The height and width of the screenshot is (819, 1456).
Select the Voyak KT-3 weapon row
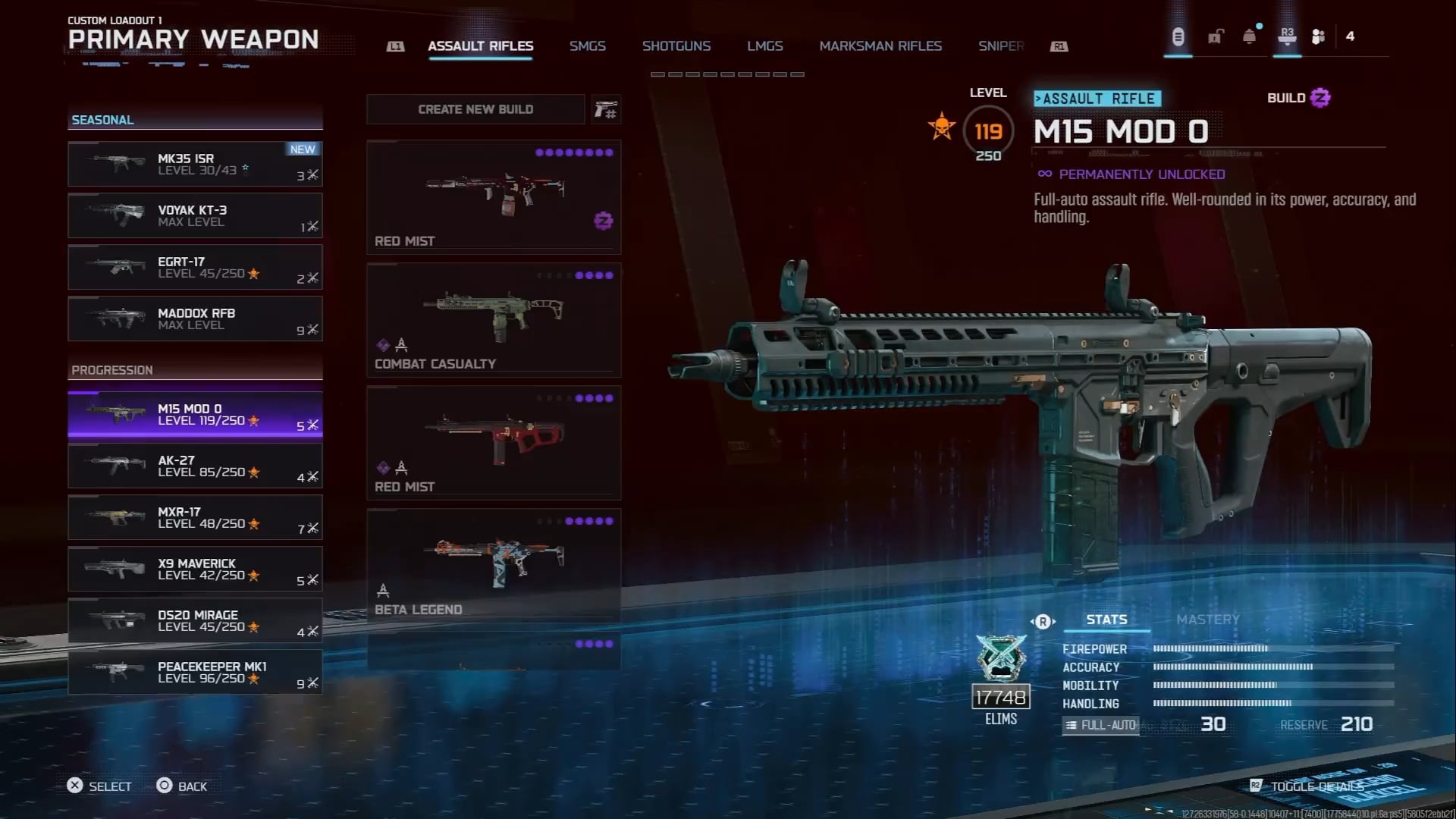pos(195,215)
